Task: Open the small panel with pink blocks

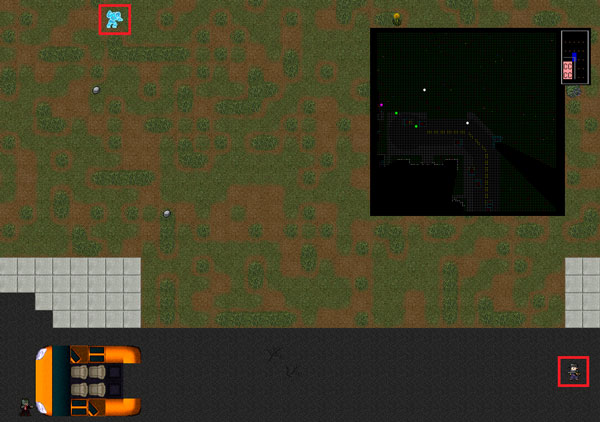Action: point(574,57)
